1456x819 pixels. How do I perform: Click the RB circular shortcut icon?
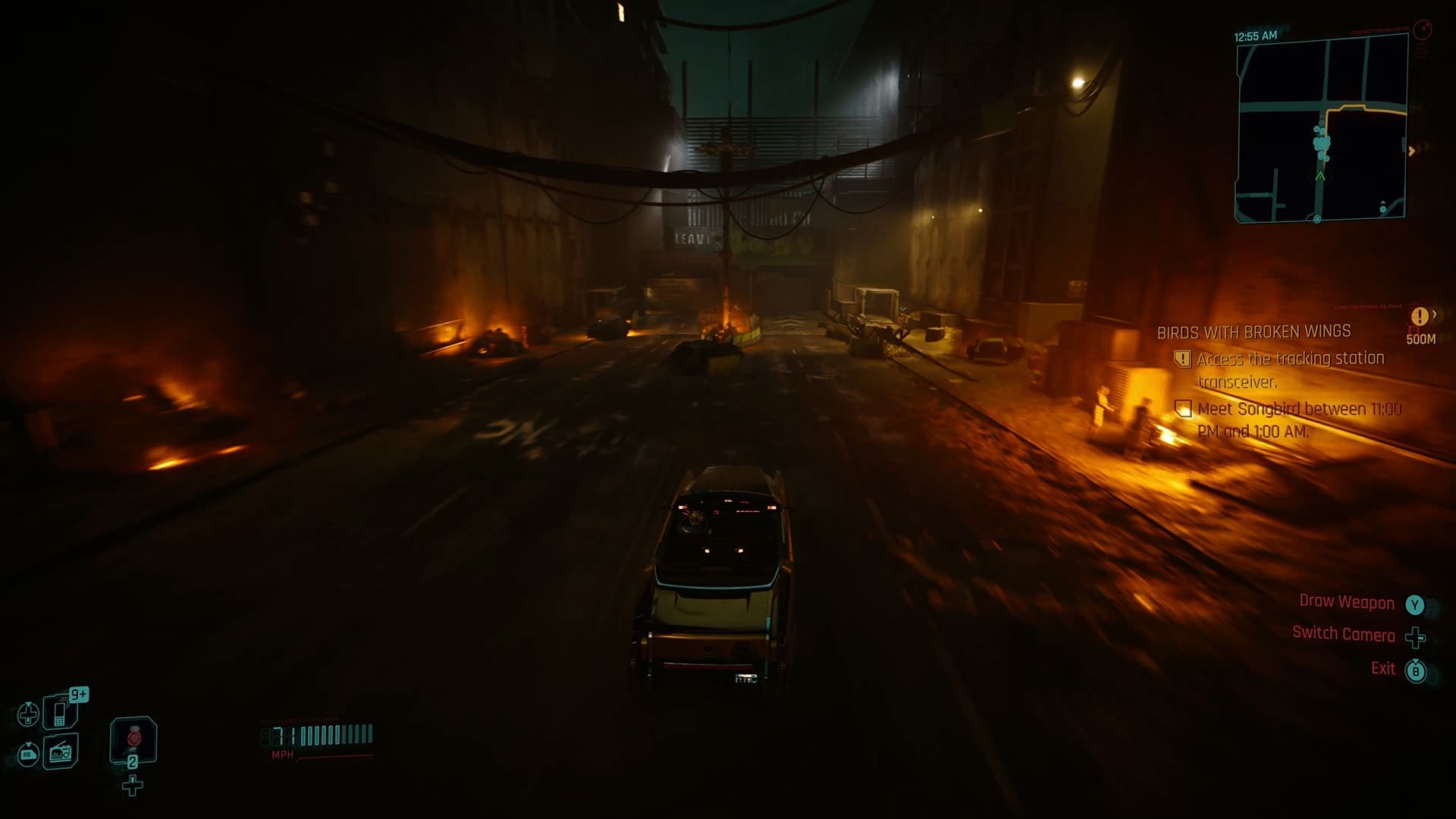28,755
